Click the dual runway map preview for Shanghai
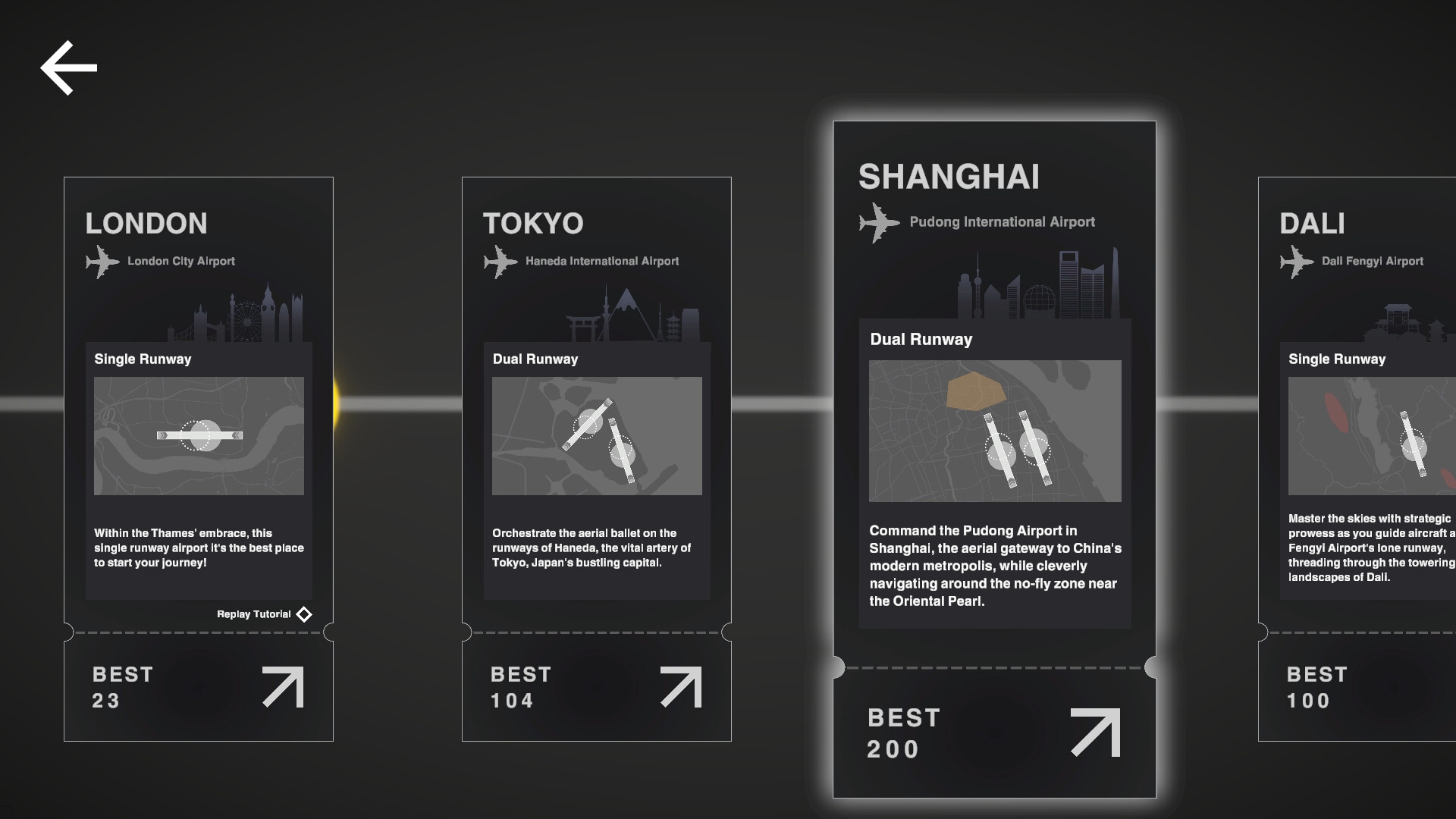 coord(994,431)
